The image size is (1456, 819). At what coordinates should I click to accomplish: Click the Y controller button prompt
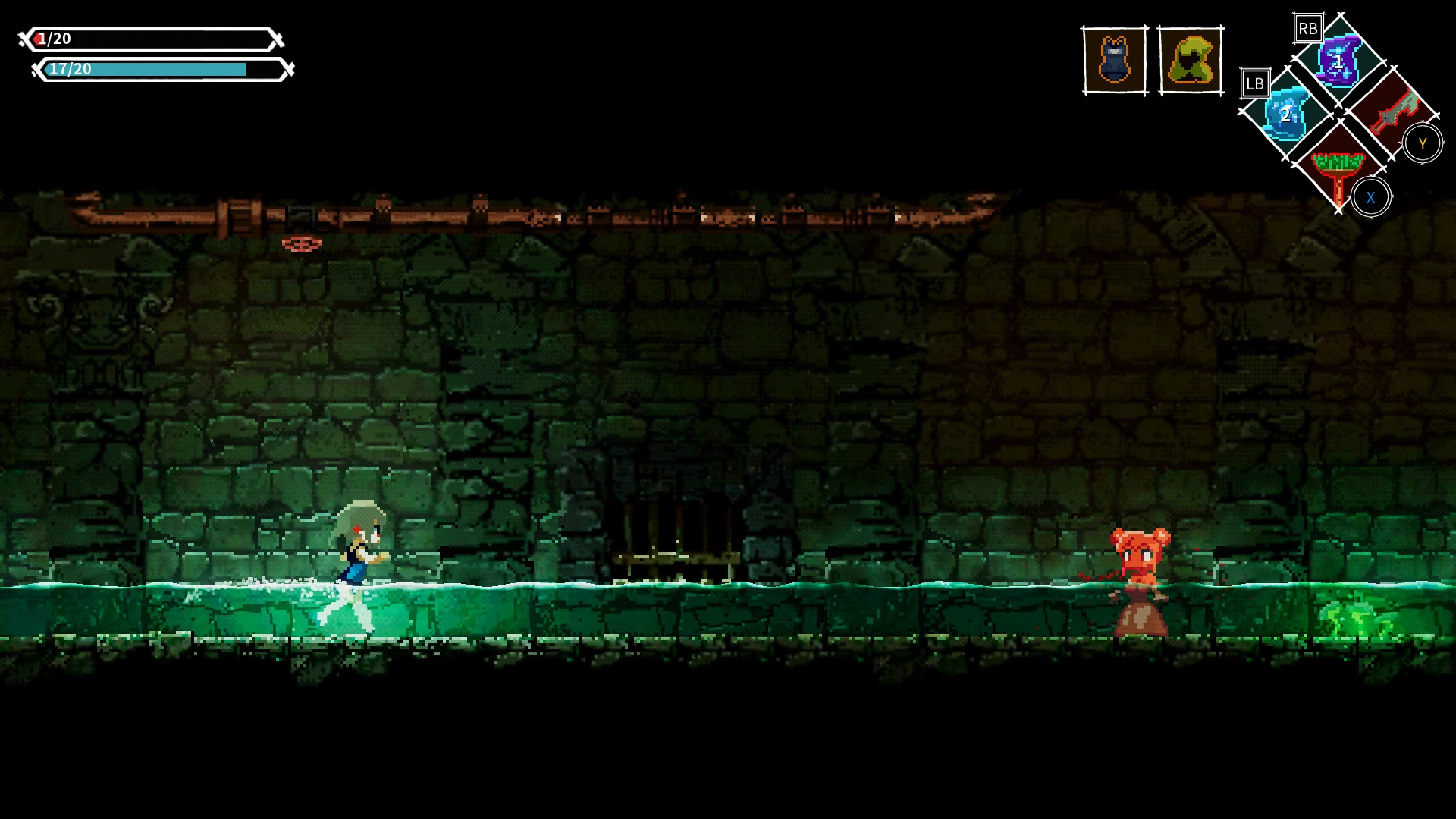1423,143
